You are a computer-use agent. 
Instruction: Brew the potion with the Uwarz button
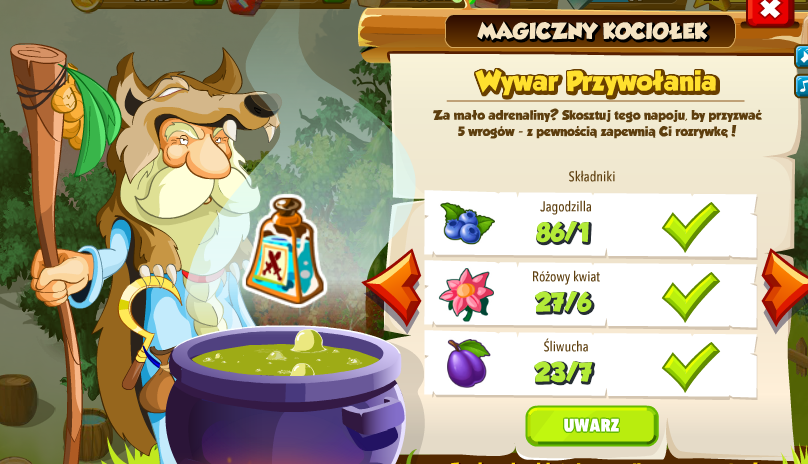click(591, 425)
